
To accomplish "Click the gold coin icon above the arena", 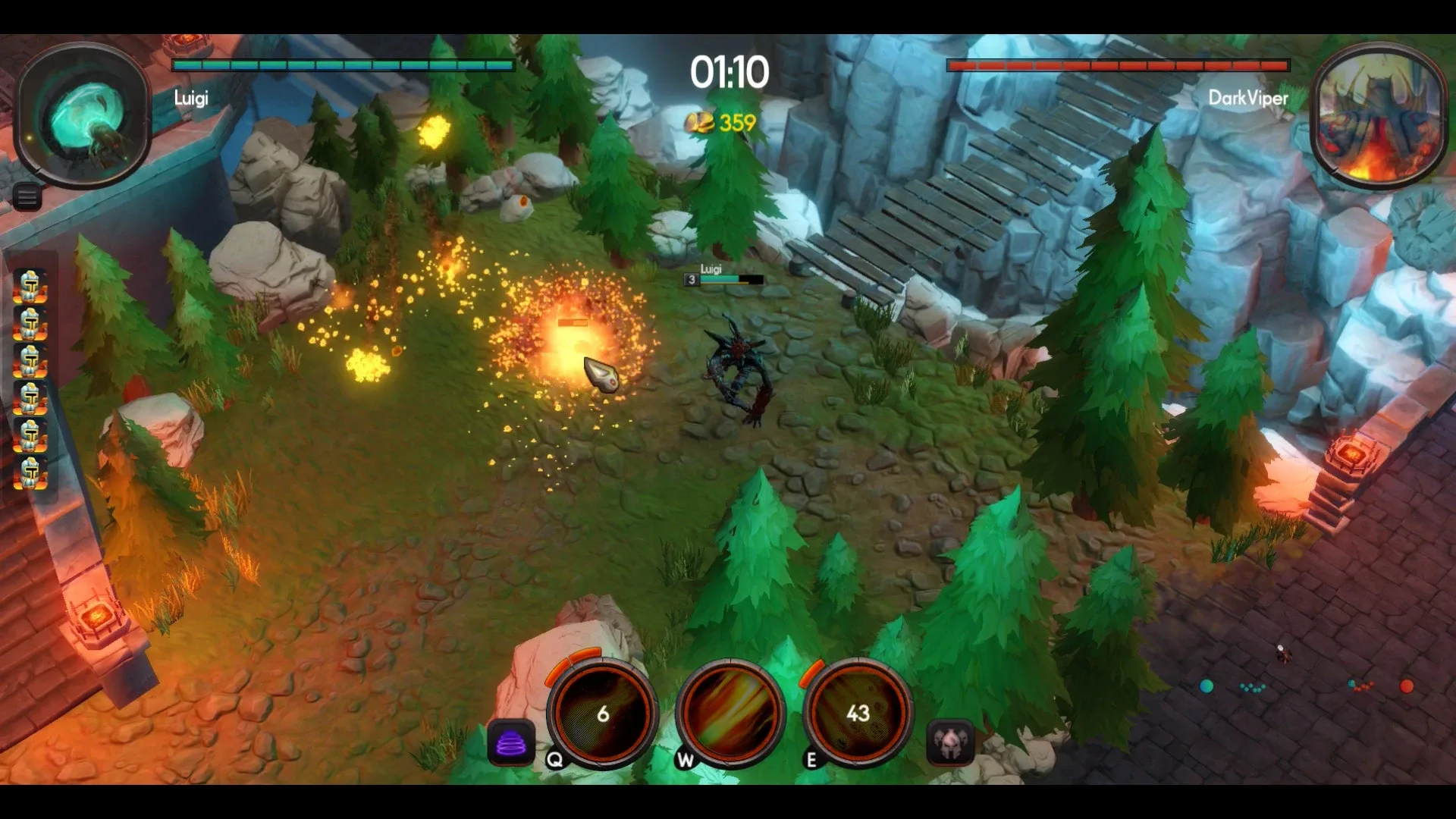I will point(698,121).
